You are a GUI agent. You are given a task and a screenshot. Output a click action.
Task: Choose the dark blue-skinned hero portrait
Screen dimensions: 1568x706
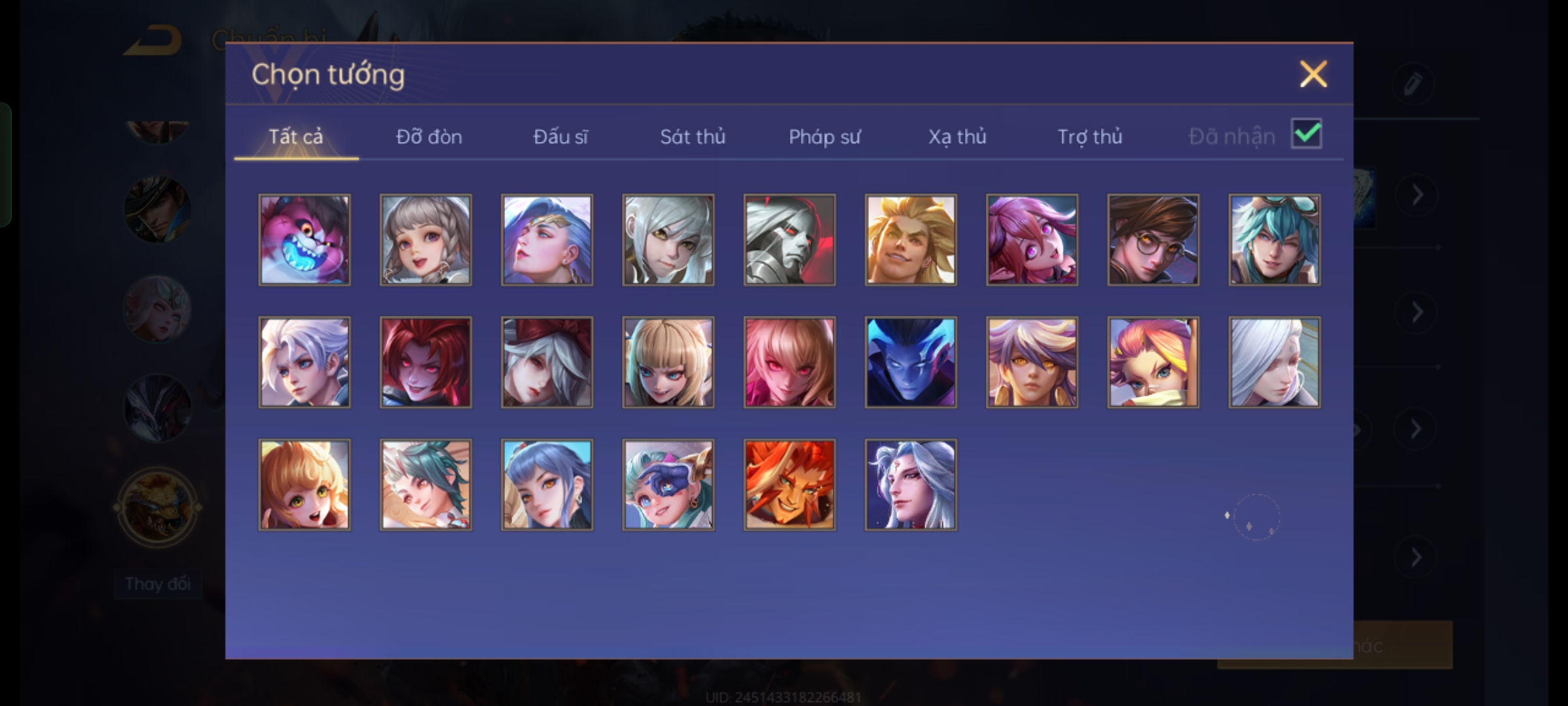coord(911,362)
